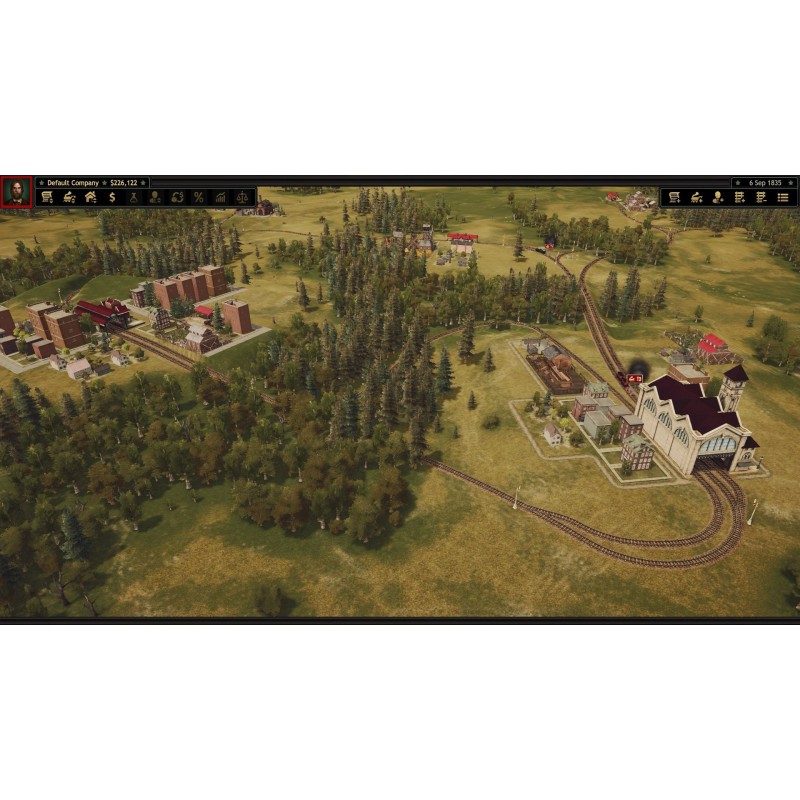This screenshot has height=800, width=800.
Task: Click the track with minus demolish icon
Action: (762, 198)
